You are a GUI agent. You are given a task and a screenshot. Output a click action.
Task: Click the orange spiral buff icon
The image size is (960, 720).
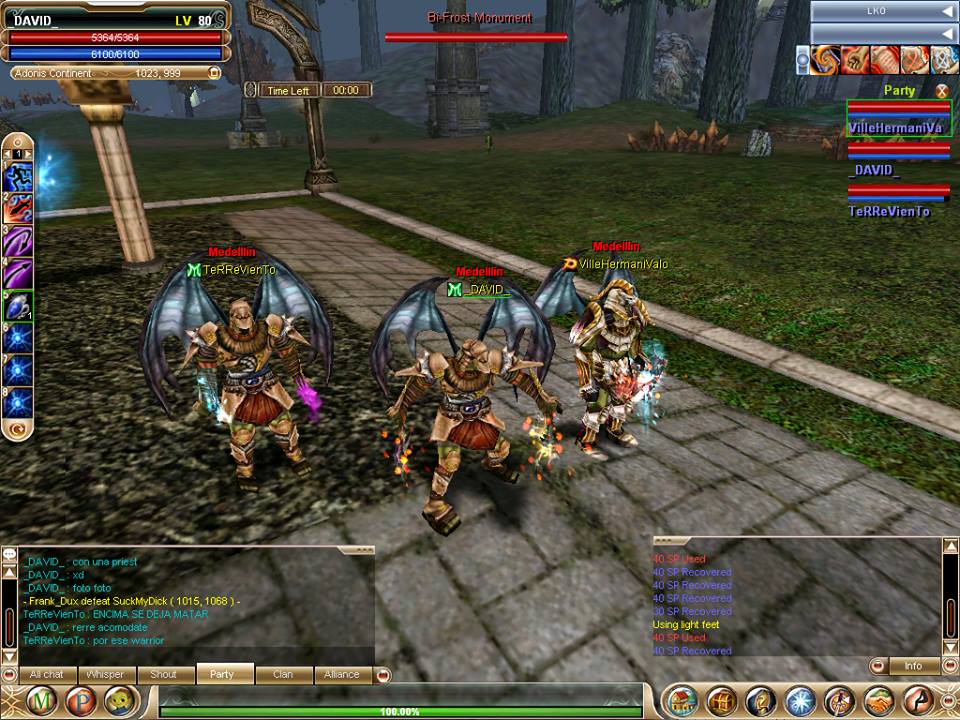point(825,61)
